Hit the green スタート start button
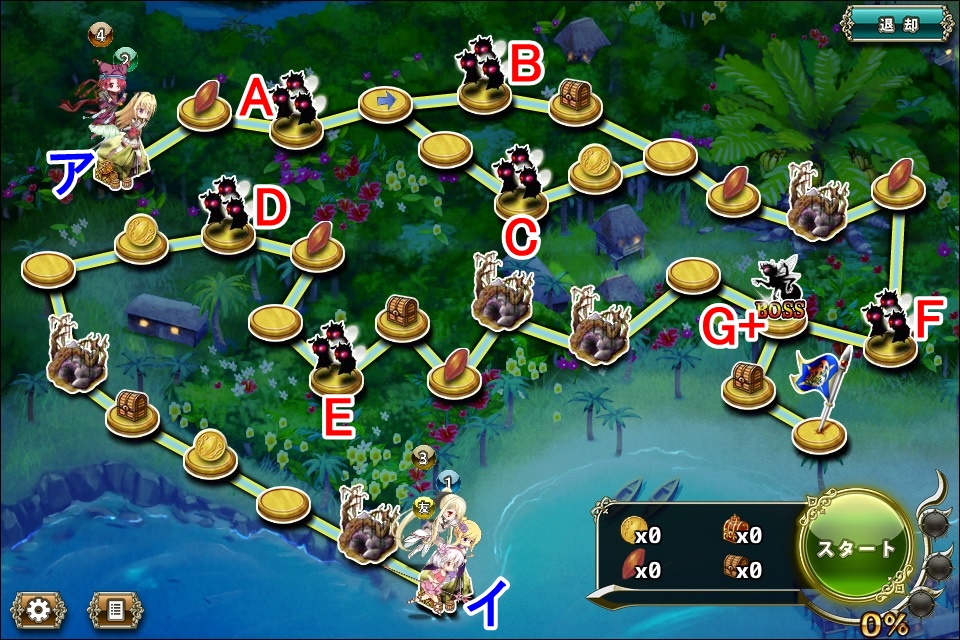The height and width of the screenshot is (640, 960). [x=855, y=548]
